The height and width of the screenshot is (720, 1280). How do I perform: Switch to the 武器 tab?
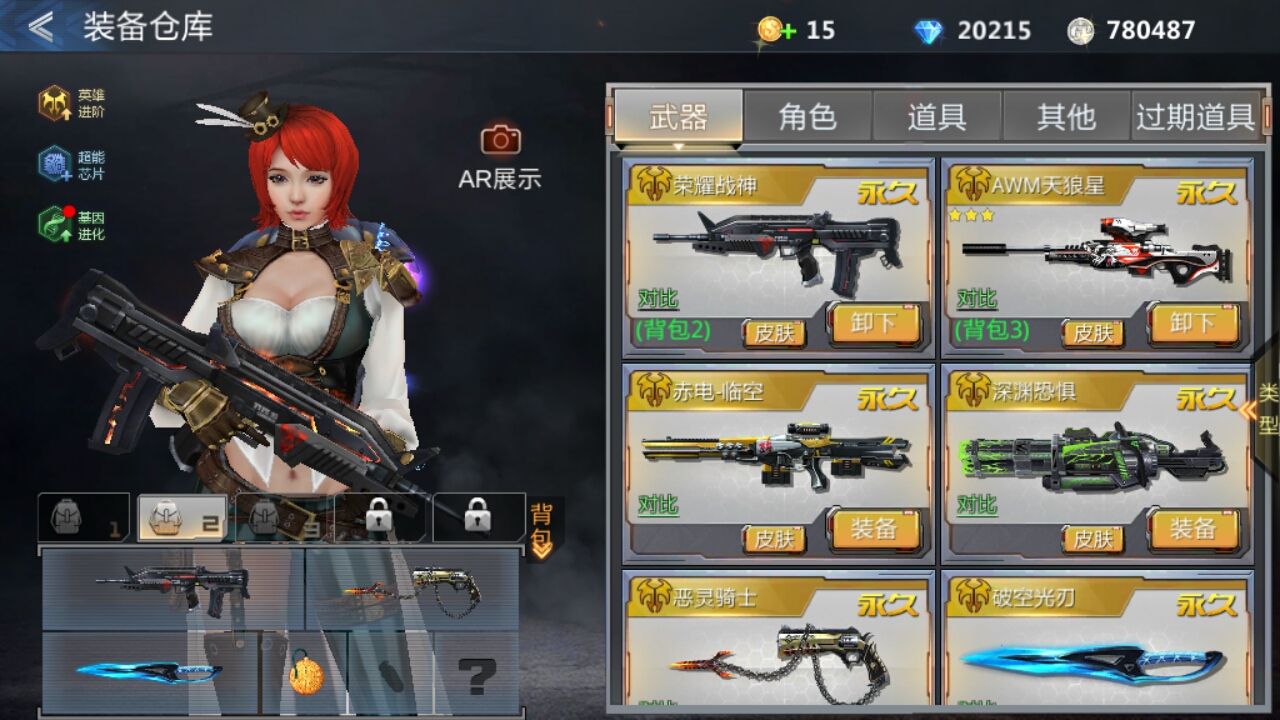point(678,117)
